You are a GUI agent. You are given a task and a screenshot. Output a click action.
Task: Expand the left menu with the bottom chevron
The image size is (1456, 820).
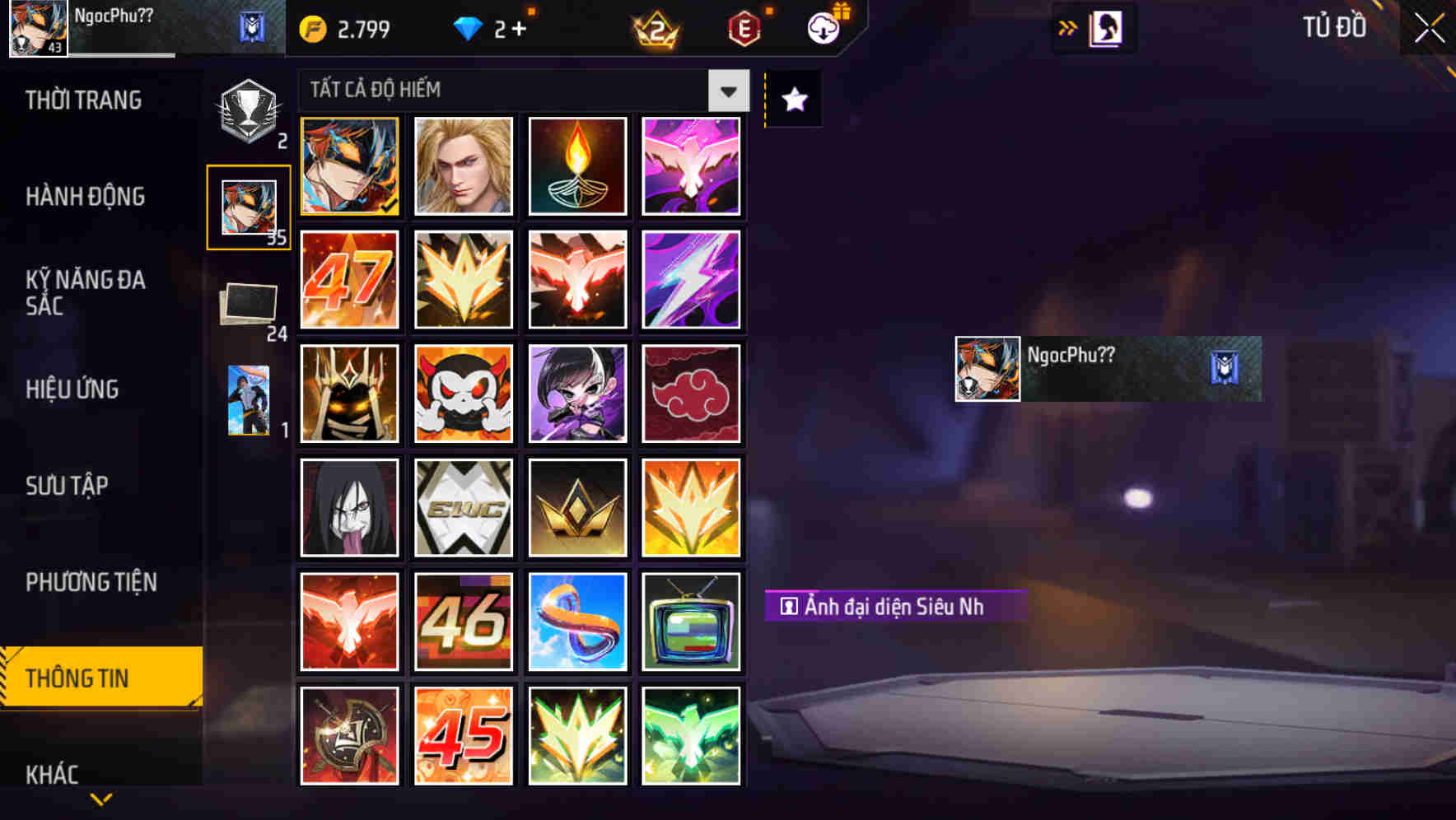pos(101,800)
